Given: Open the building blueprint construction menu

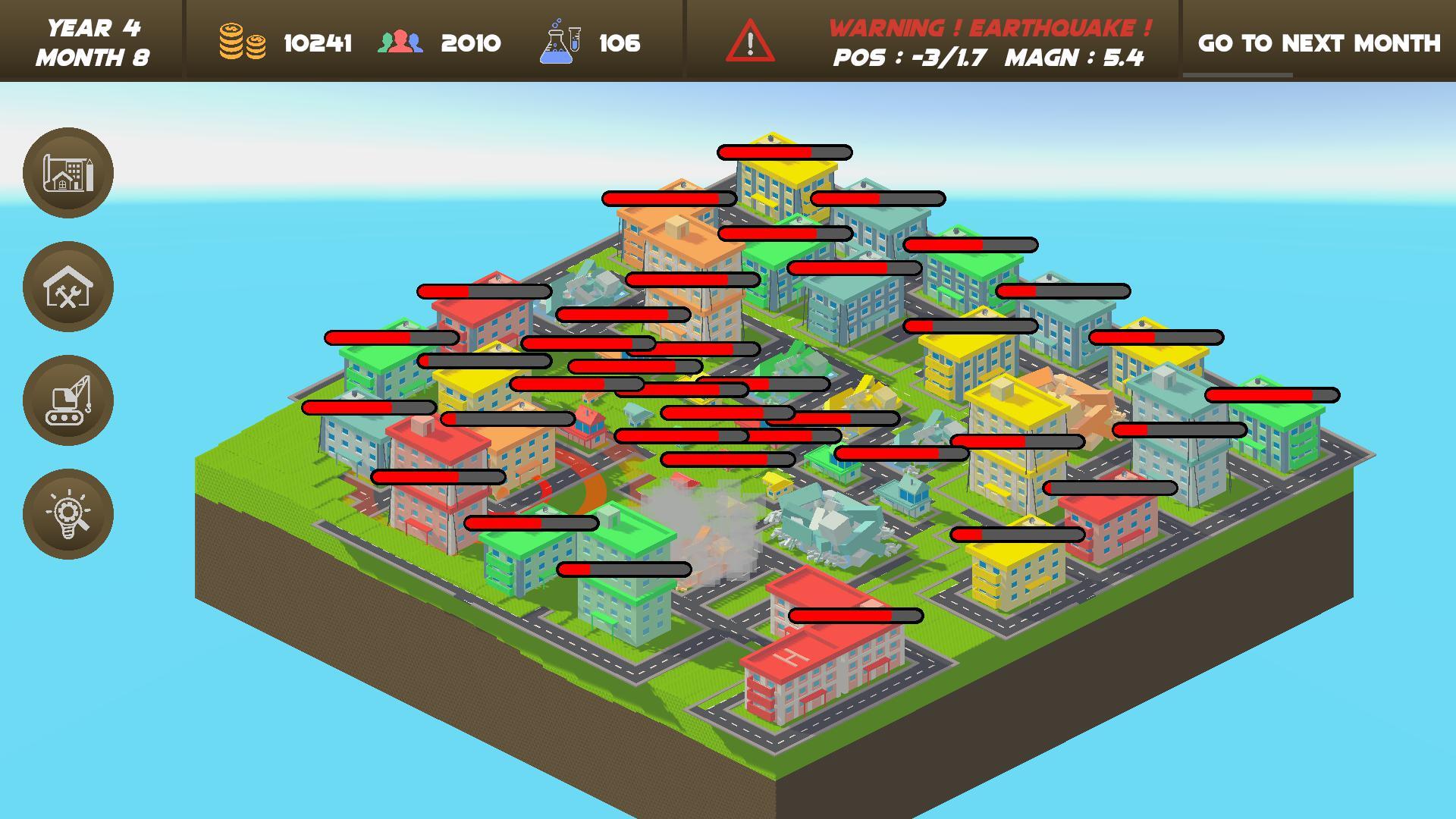Looking at the screenshot, I should [x=67, y=173].
